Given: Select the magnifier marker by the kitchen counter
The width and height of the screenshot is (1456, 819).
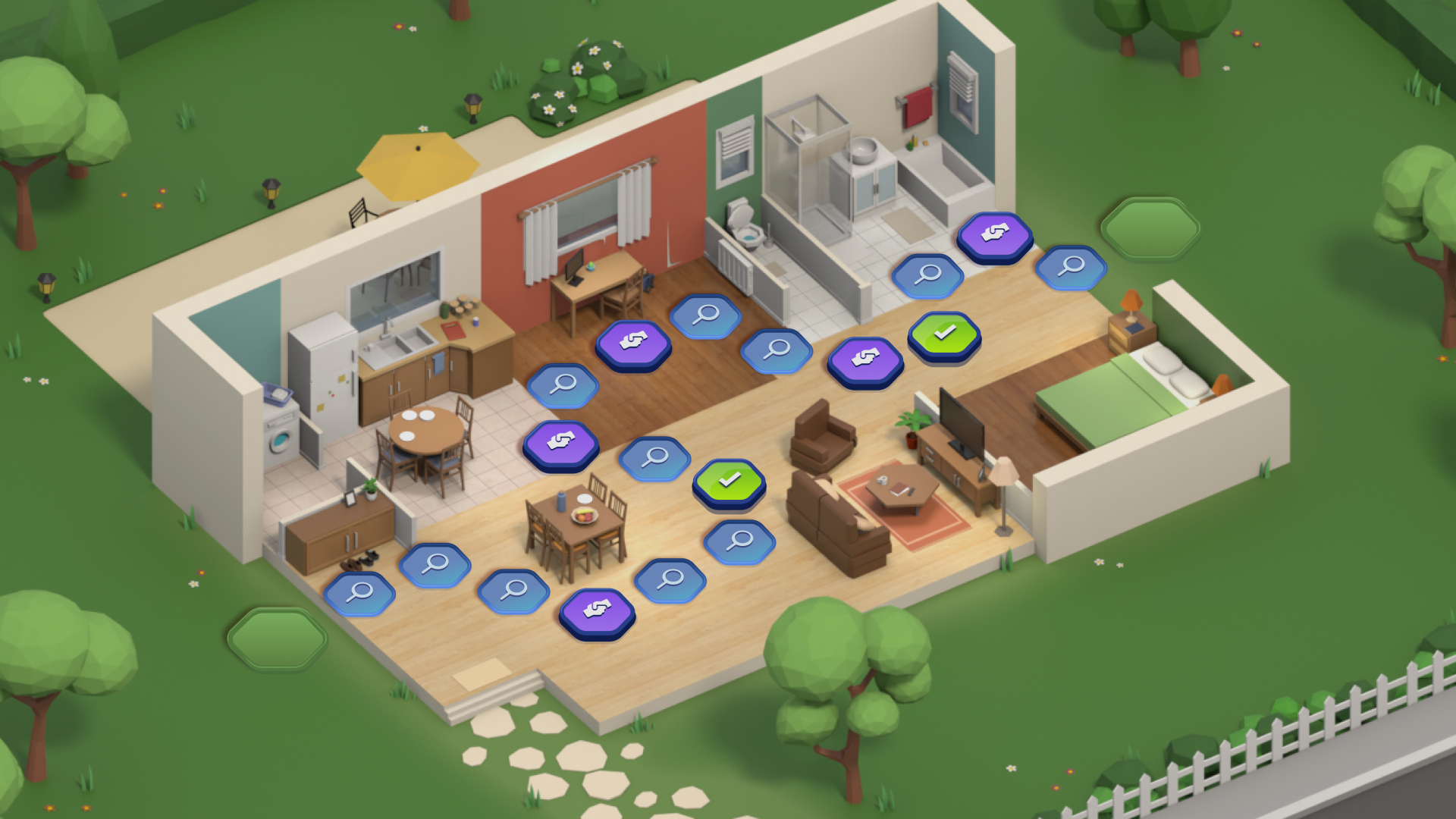Looking at the screenshot, I should click(x=563, y=384).
